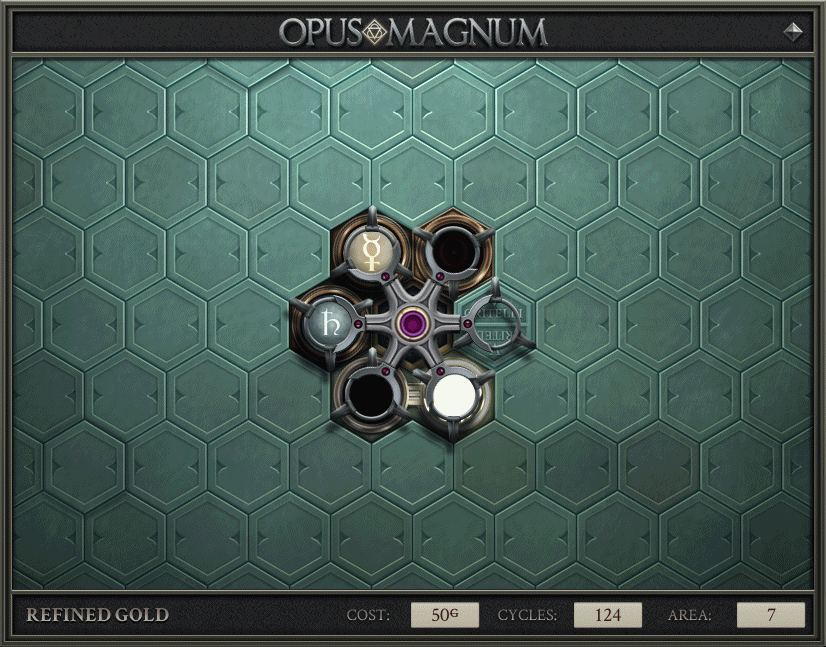Click the diamond gem icon in the title bar

793,31
